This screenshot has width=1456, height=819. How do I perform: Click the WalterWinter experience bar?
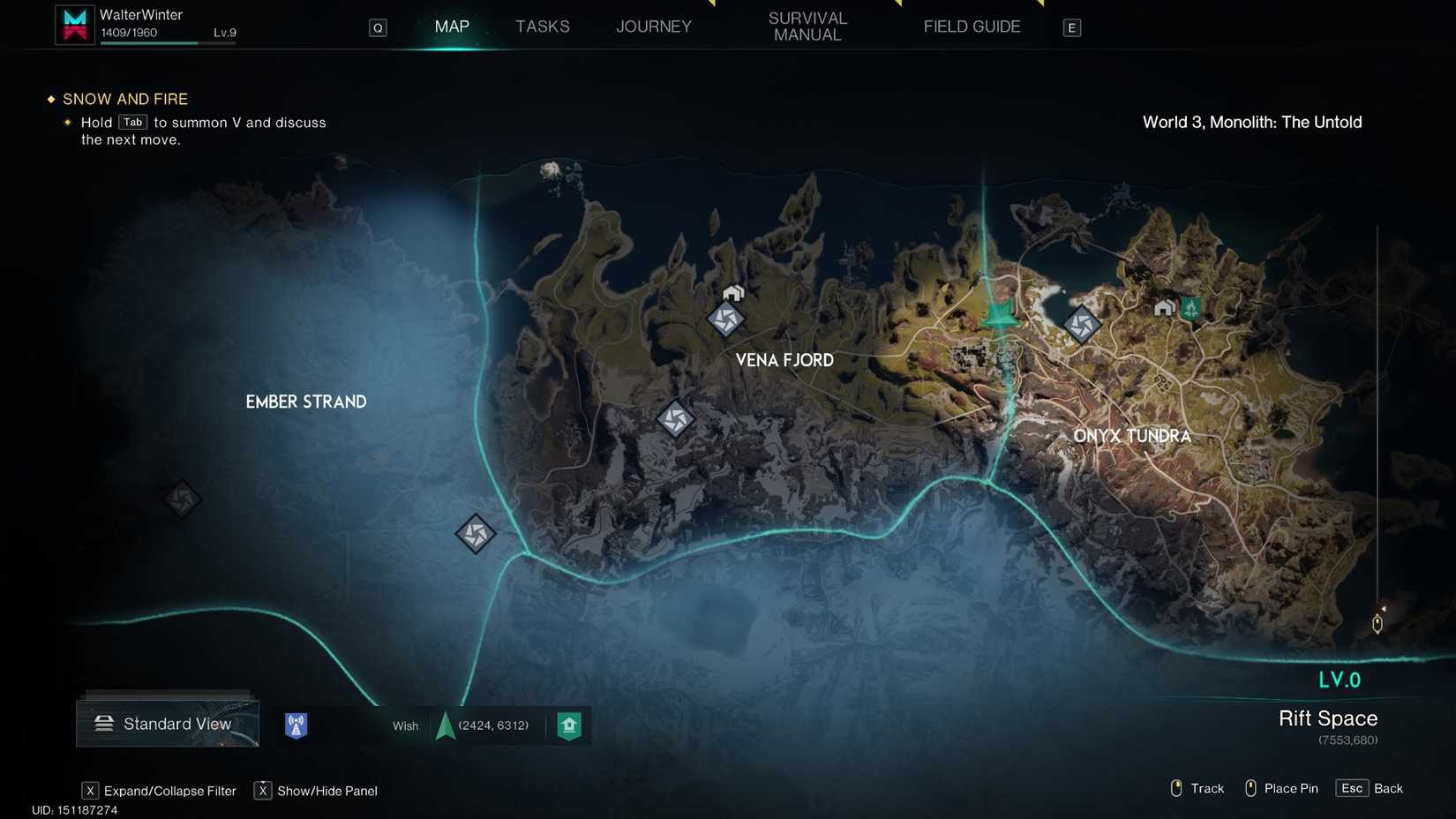tap(168, 42)
